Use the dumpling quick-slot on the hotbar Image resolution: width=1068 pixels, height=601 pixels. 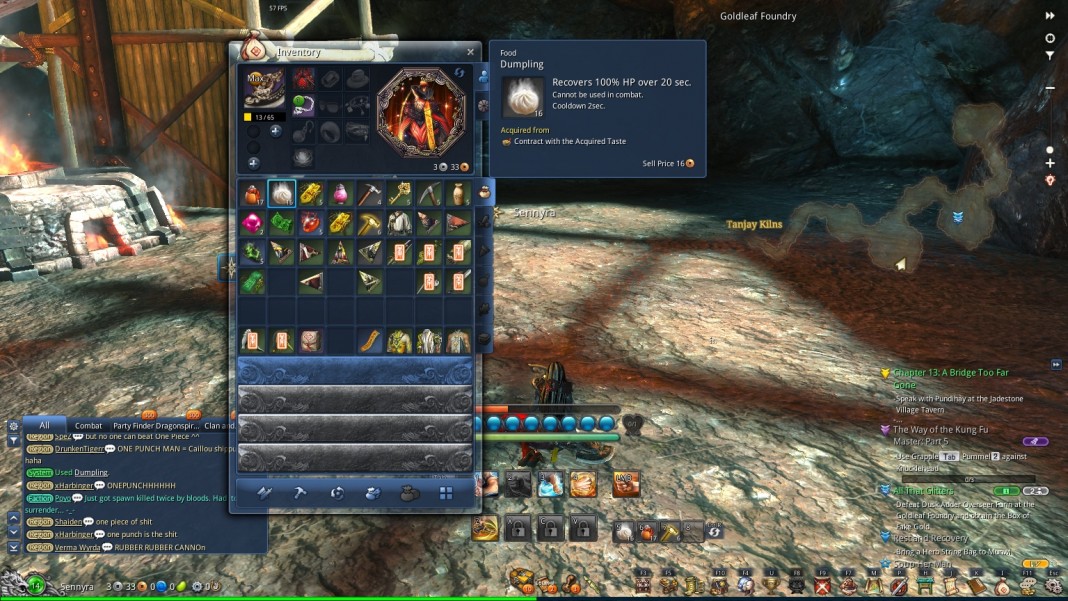[624, 533]
